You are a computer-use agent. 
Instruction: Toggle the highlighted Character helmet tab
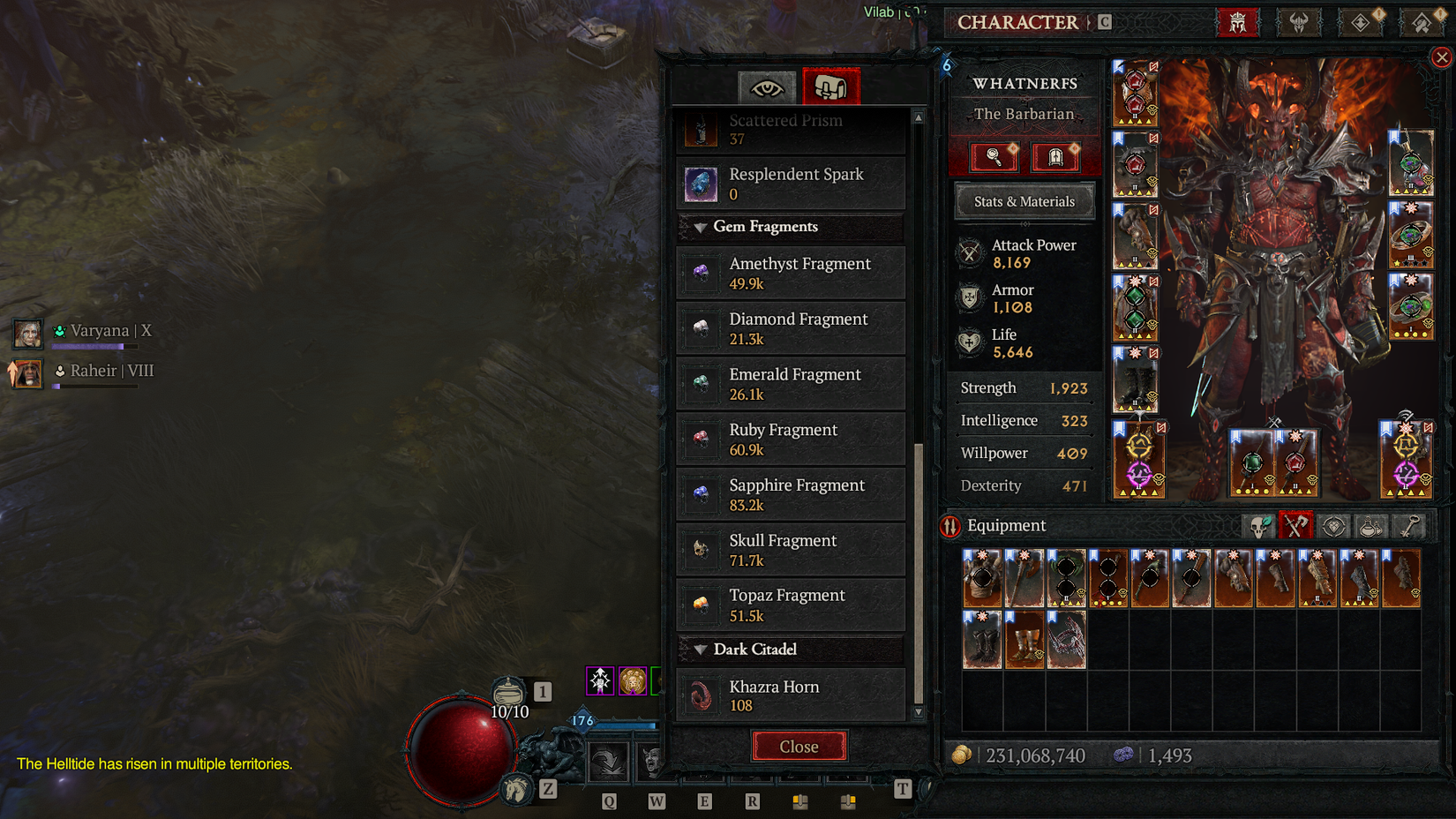point(1239,22)
